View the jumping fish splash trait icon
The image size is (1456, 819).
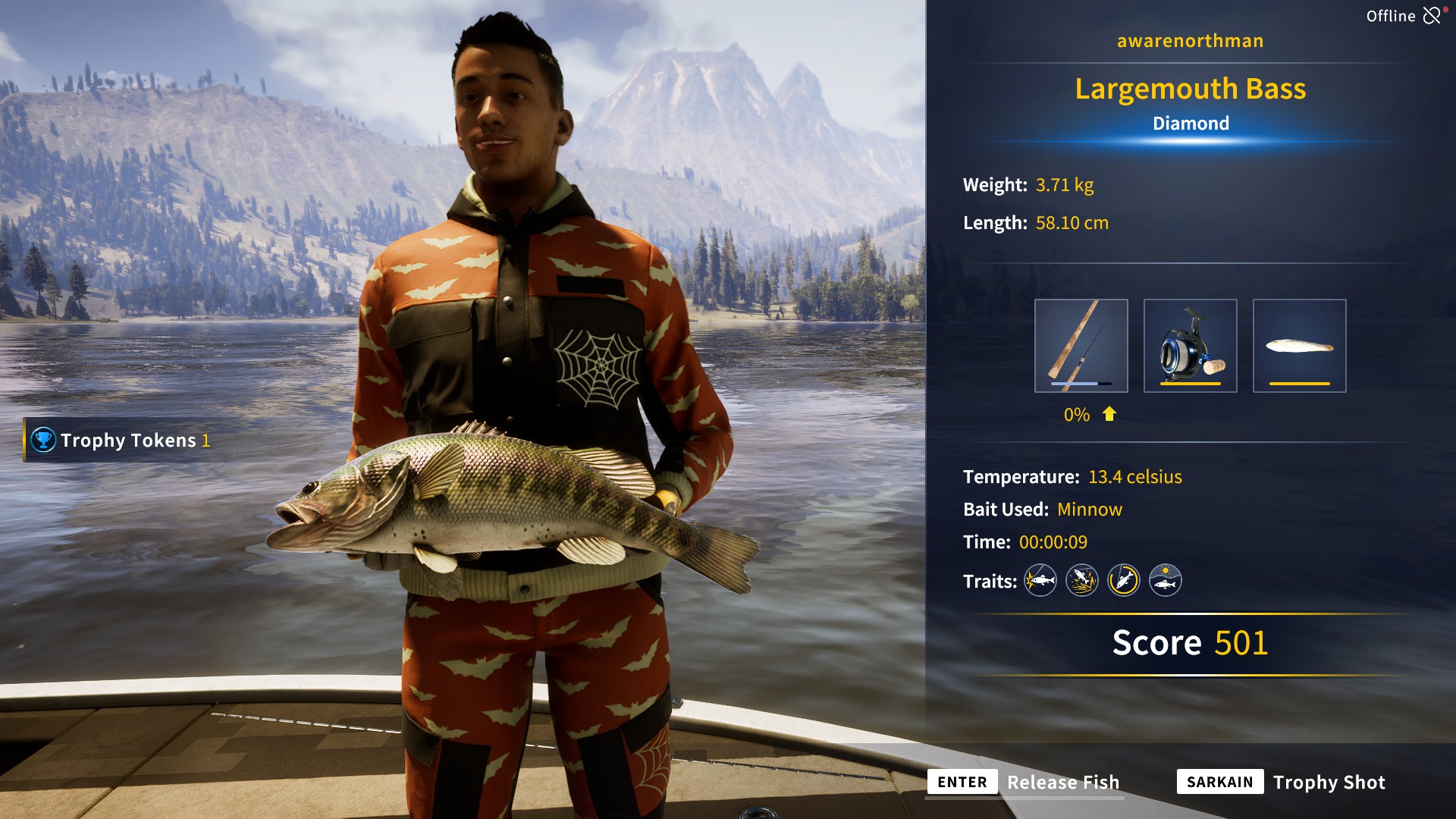[x=1082, y=581]
